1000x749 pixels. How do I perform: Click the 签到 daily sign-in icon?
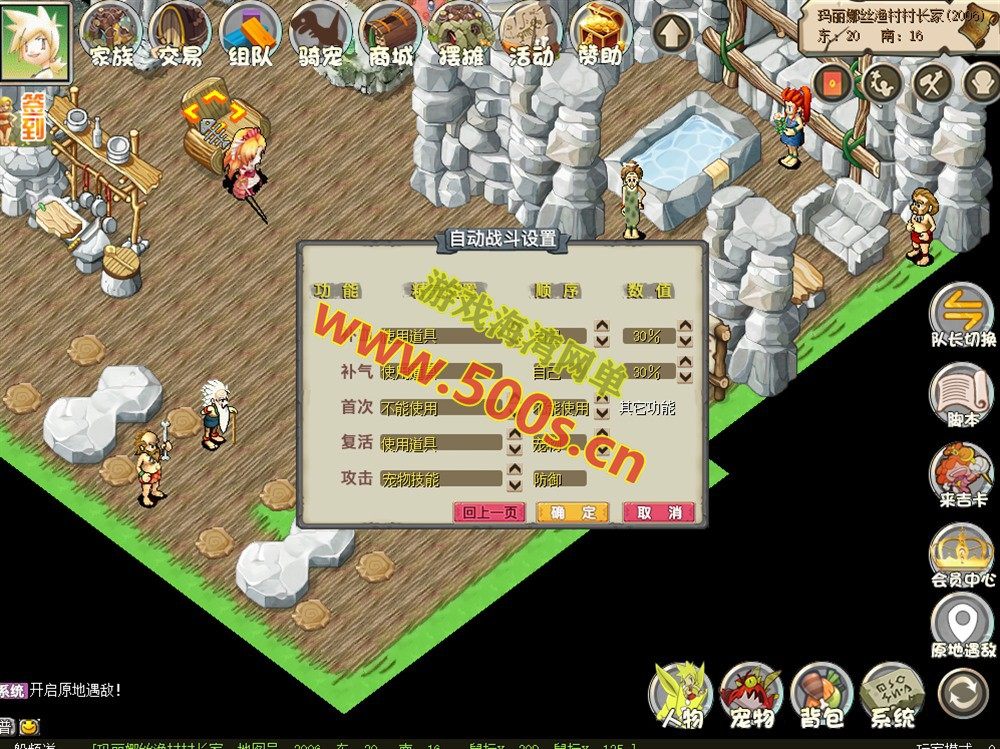point(34,118)
